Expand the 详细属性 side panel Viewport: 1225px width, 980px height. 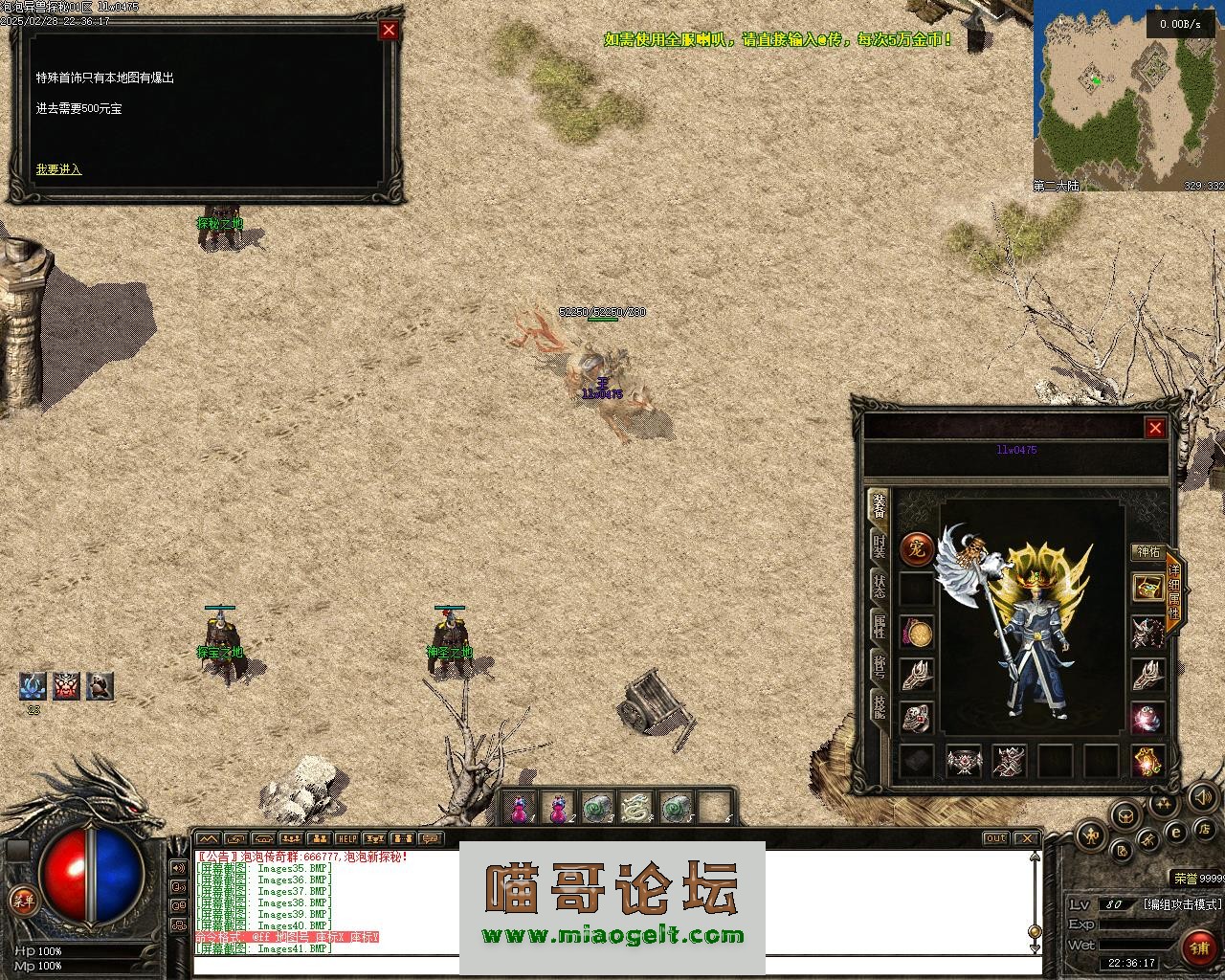pyautogui.click(x=1174, y=591)
